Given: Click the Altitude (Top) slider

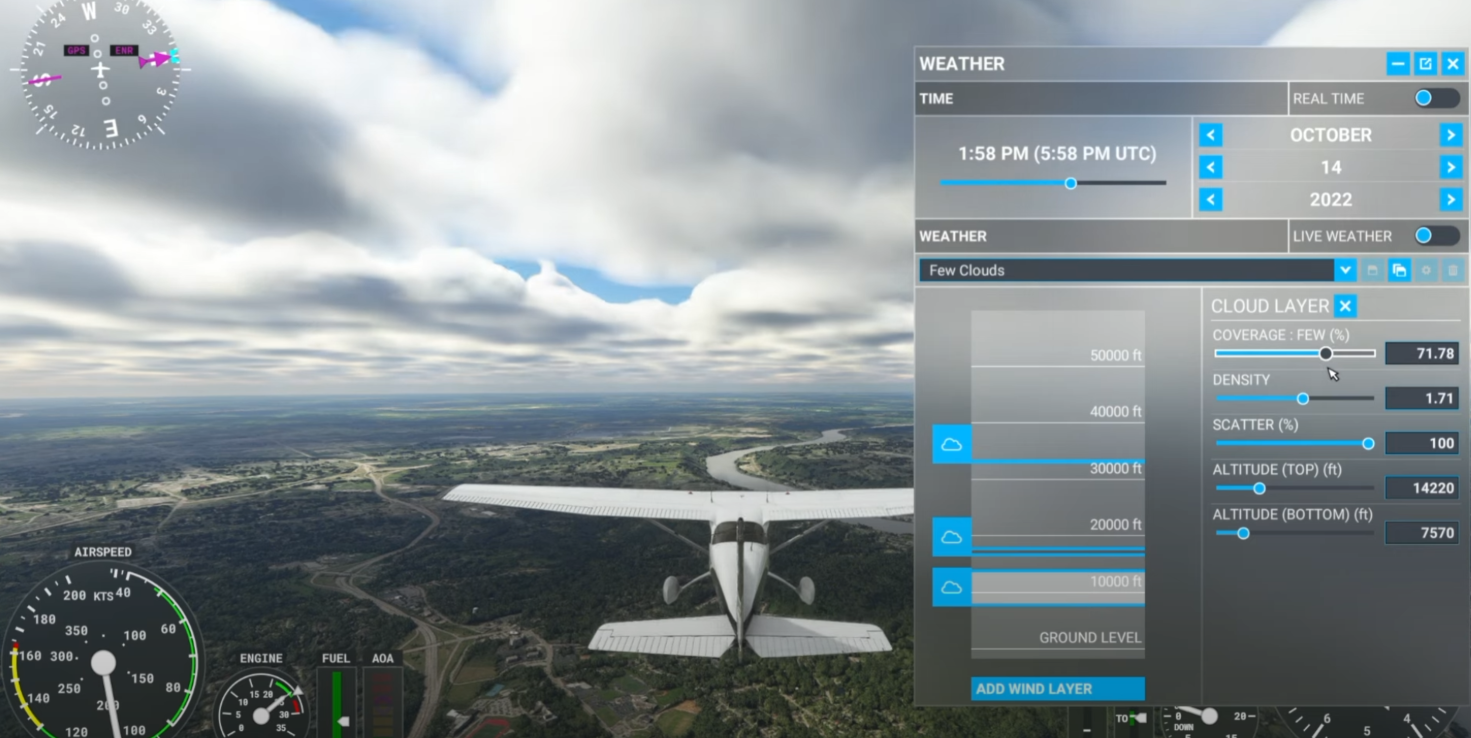Looking at the screenshot, I should coord(1259,488).
